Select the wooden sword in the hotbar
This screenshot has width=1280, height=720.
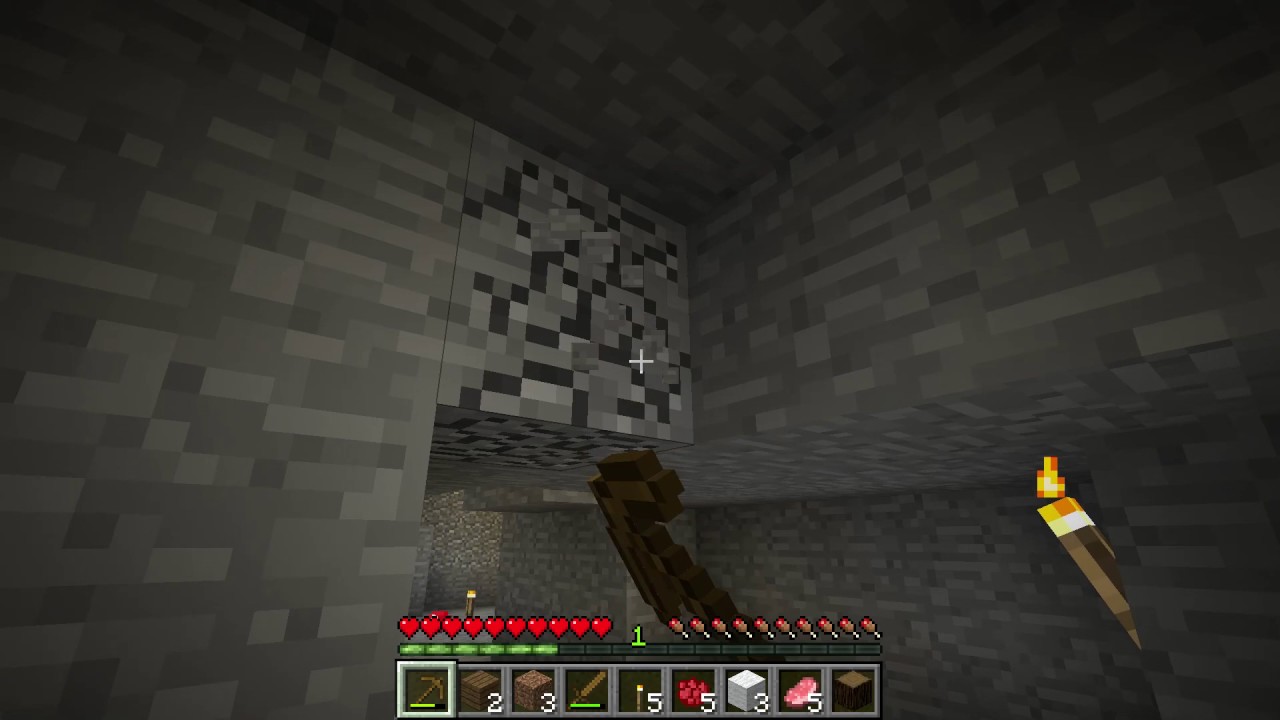[587, 688]
